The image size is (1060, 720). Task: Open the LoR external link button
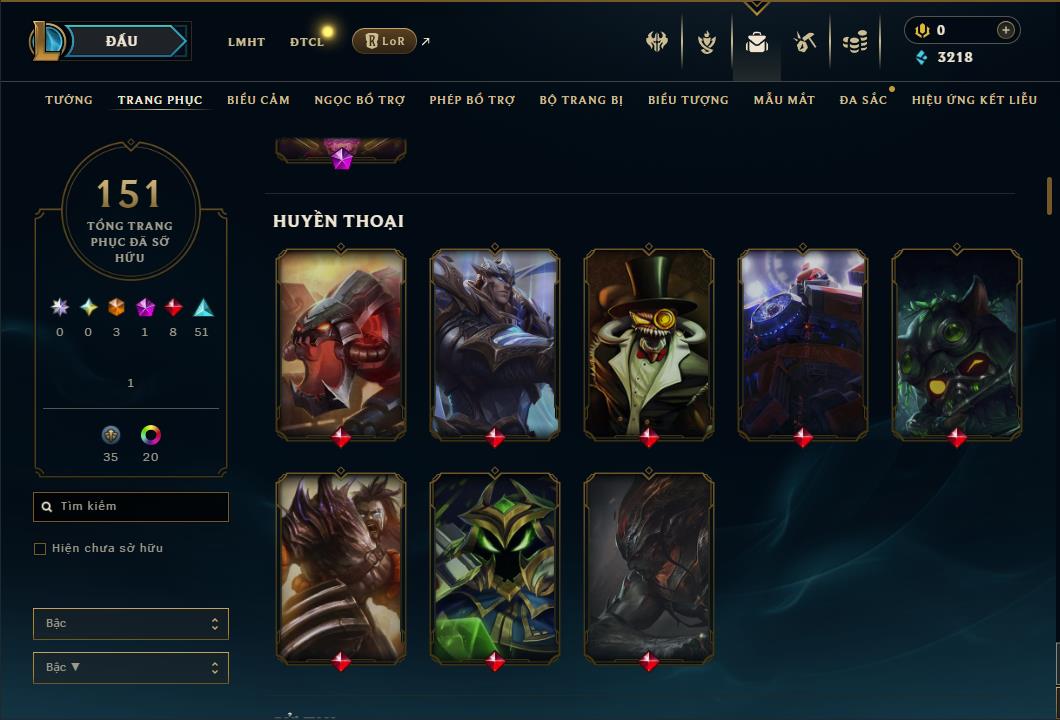pos(385,42)
